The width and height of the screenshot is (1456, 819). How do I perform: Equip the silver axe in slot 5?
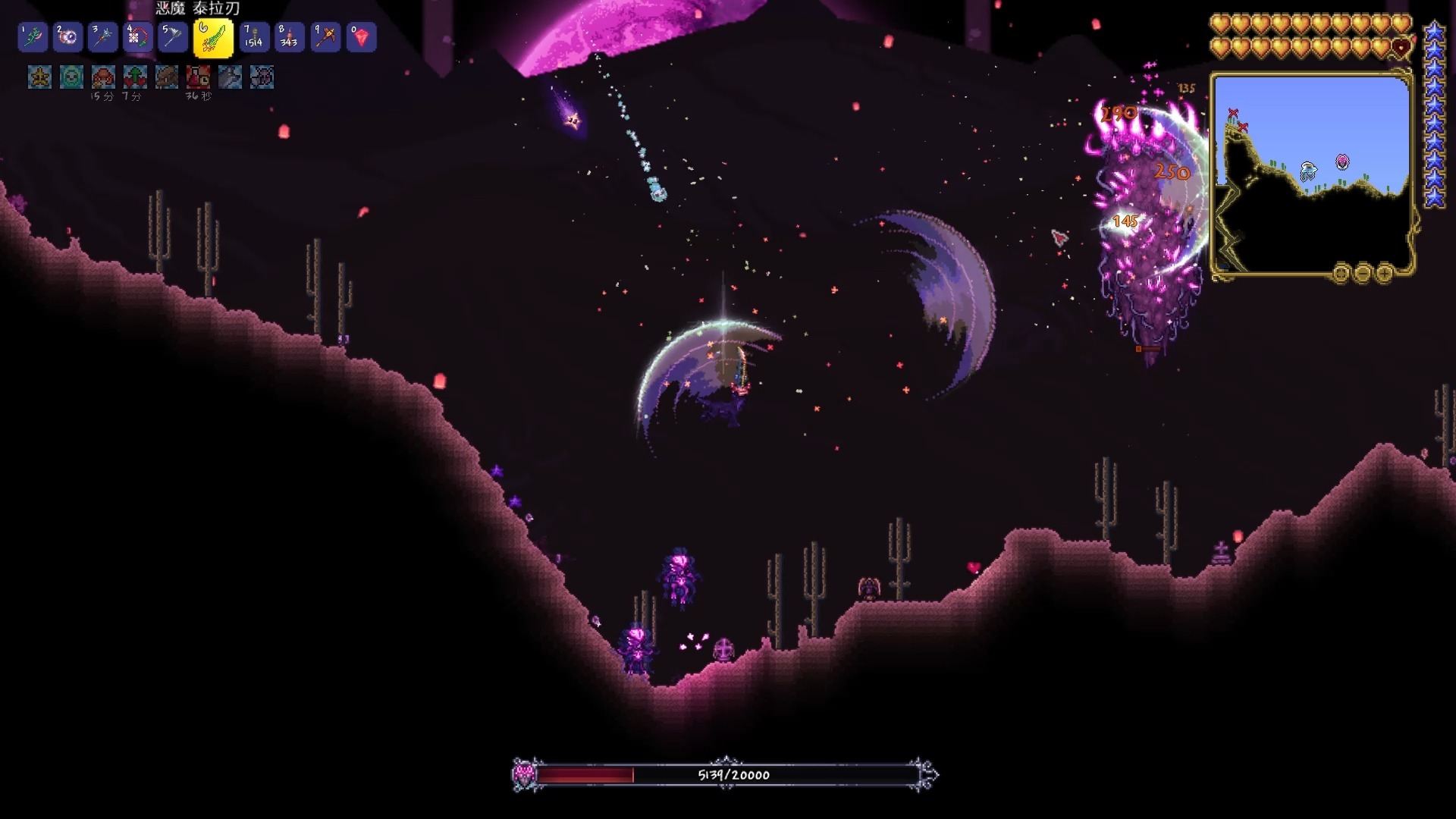tap(173, 37)
